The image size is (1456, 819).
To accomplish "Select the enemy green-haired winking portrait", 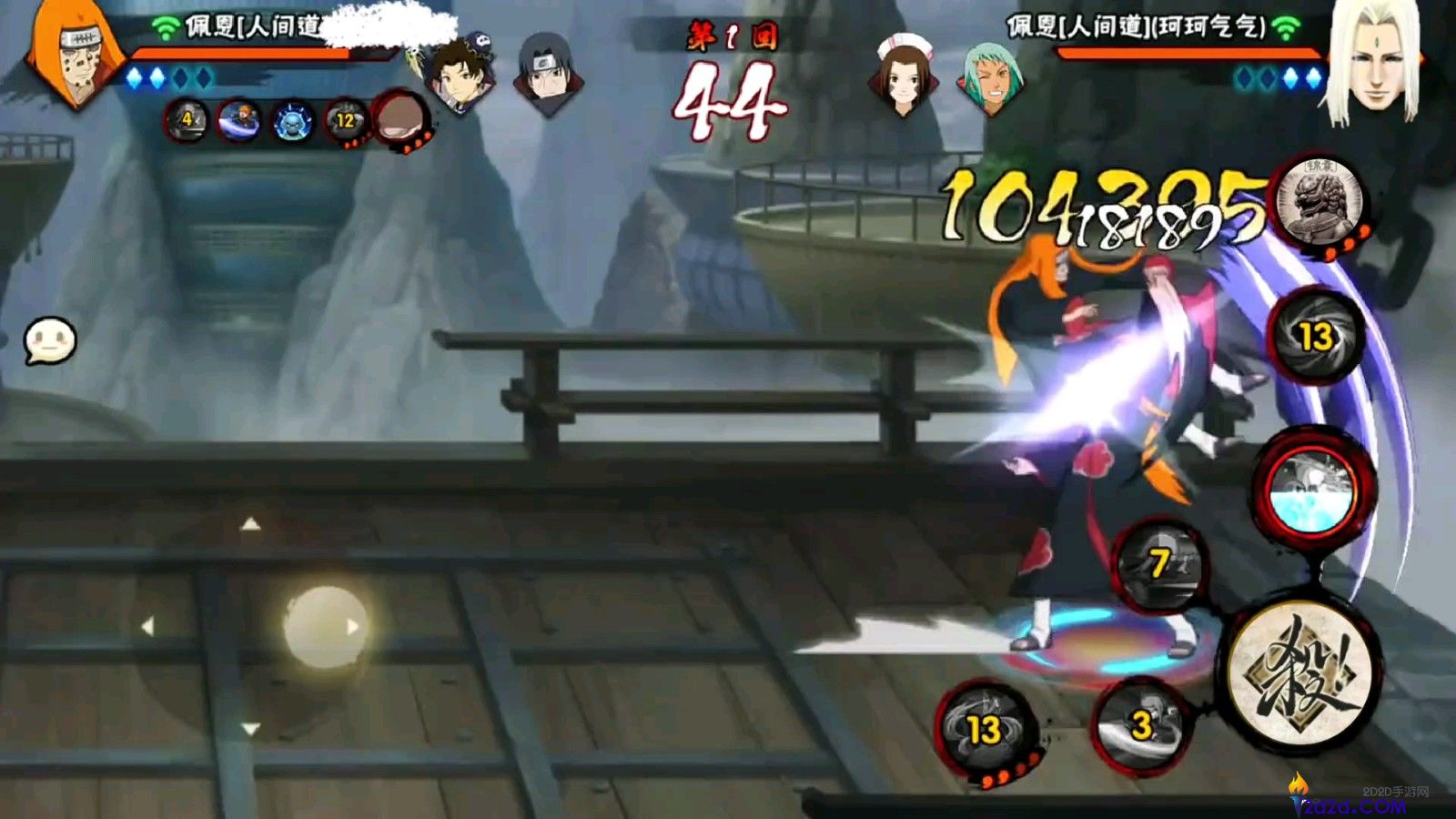I will click(x=990, y=78).
